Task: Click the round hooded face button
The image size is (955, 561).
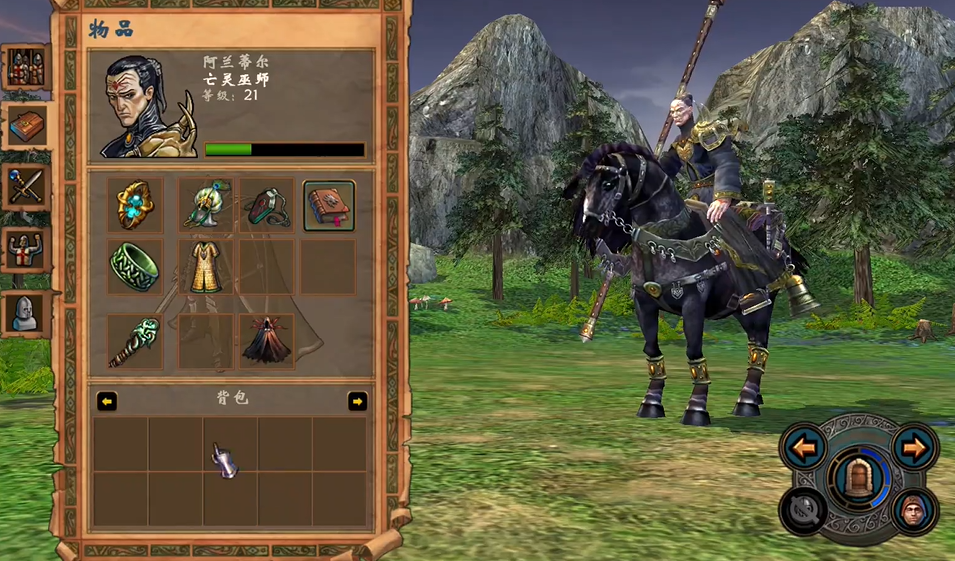Action: 914,511
